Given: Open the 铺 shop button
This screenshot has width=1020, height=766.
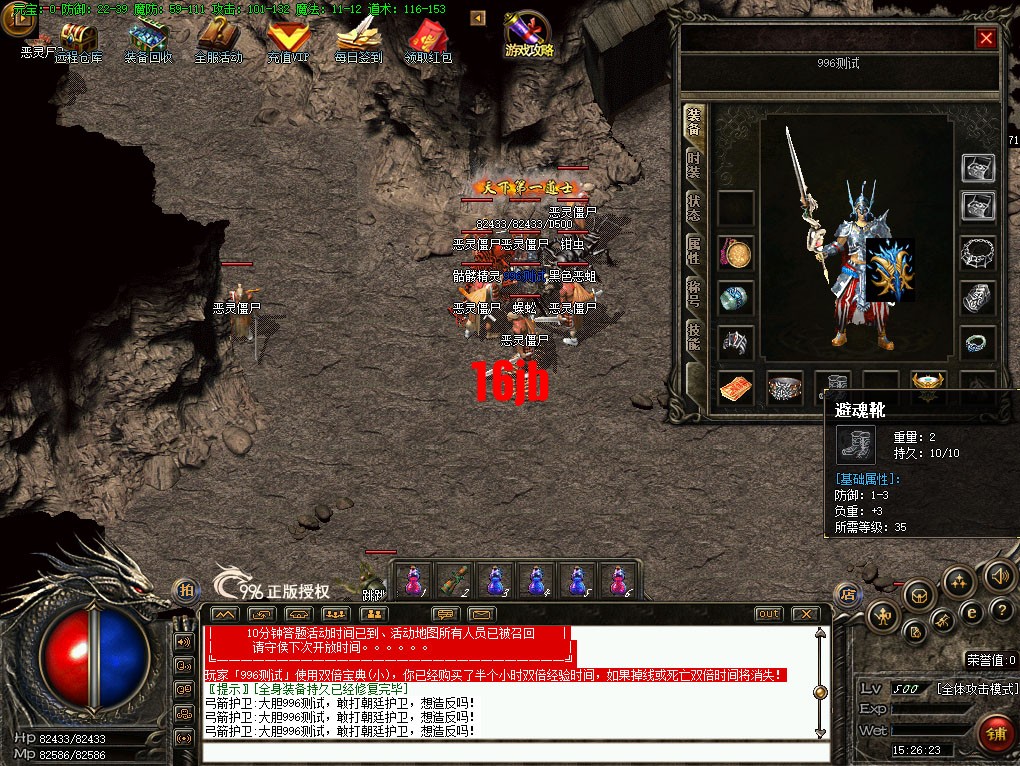Looking at the screenshot, I should 993,733.
